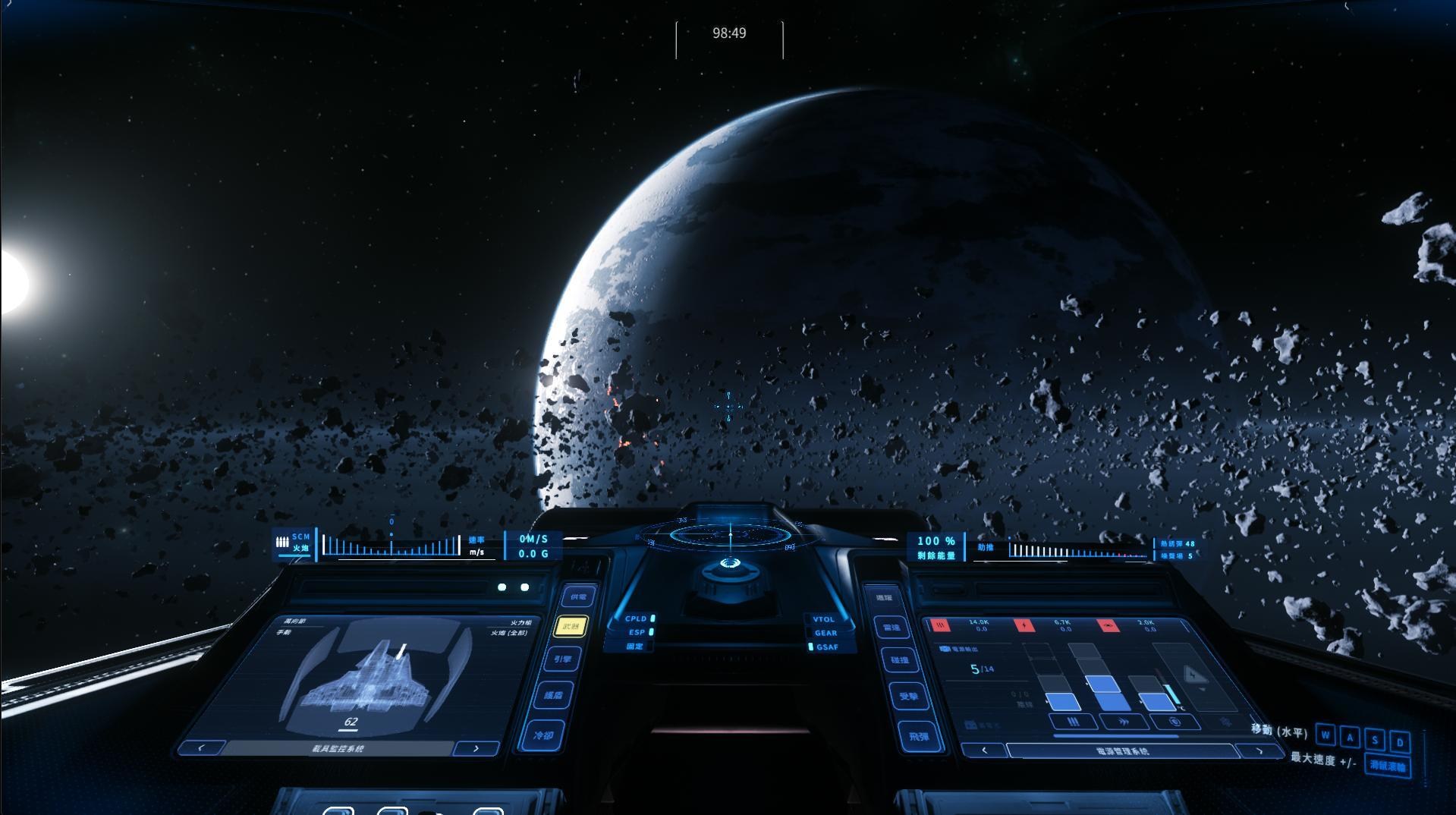The height and width of the screenshot is (815, 1456).
Task: Select the shield preset icon on power MFD
Action: 1175,722
